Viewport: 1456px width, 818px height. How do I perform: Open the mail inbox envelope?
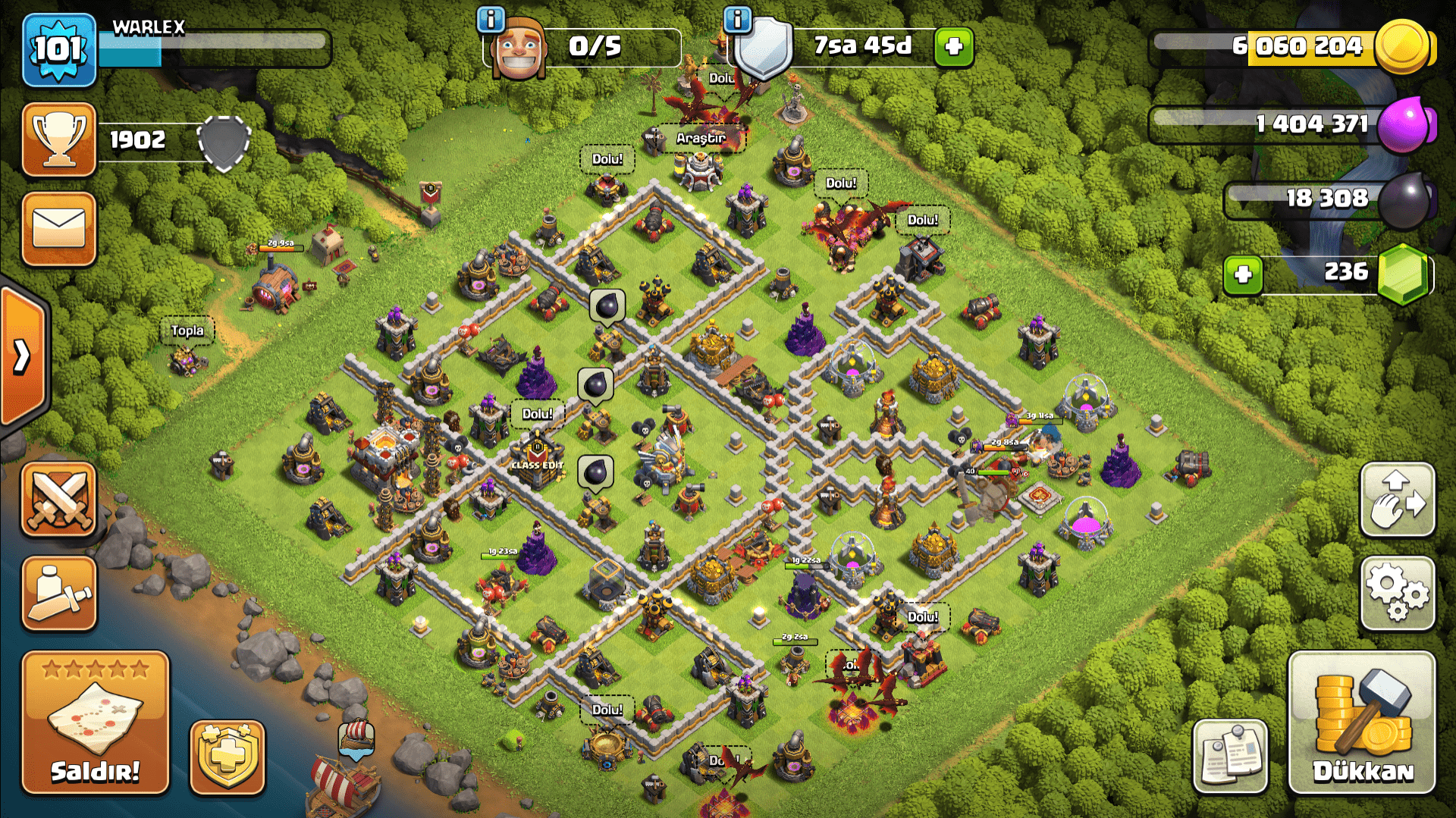point(59,229)
